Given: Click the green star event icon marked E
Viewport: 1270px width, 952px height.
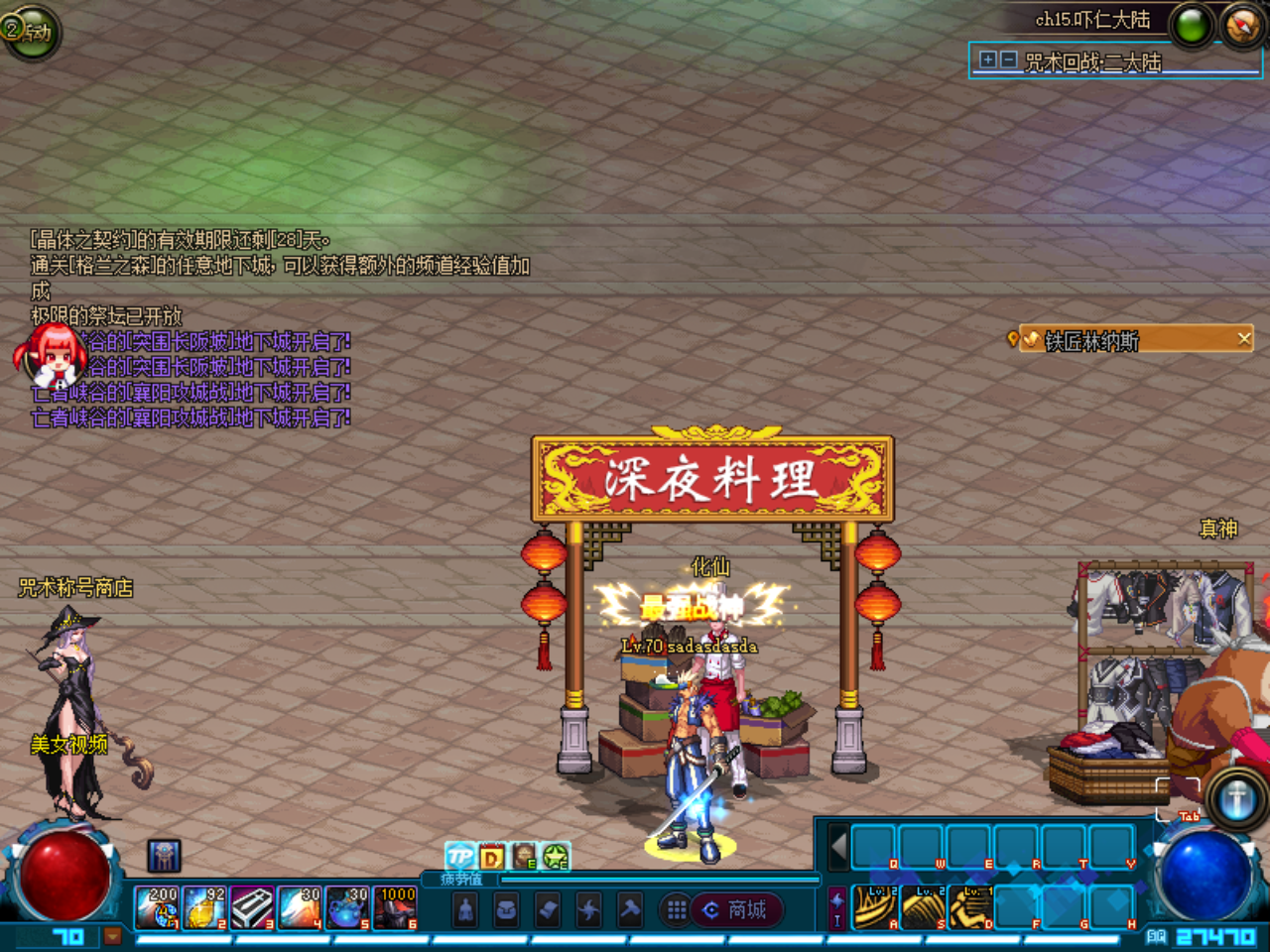Looking at the screenshot, I should (x=554, y=857).
